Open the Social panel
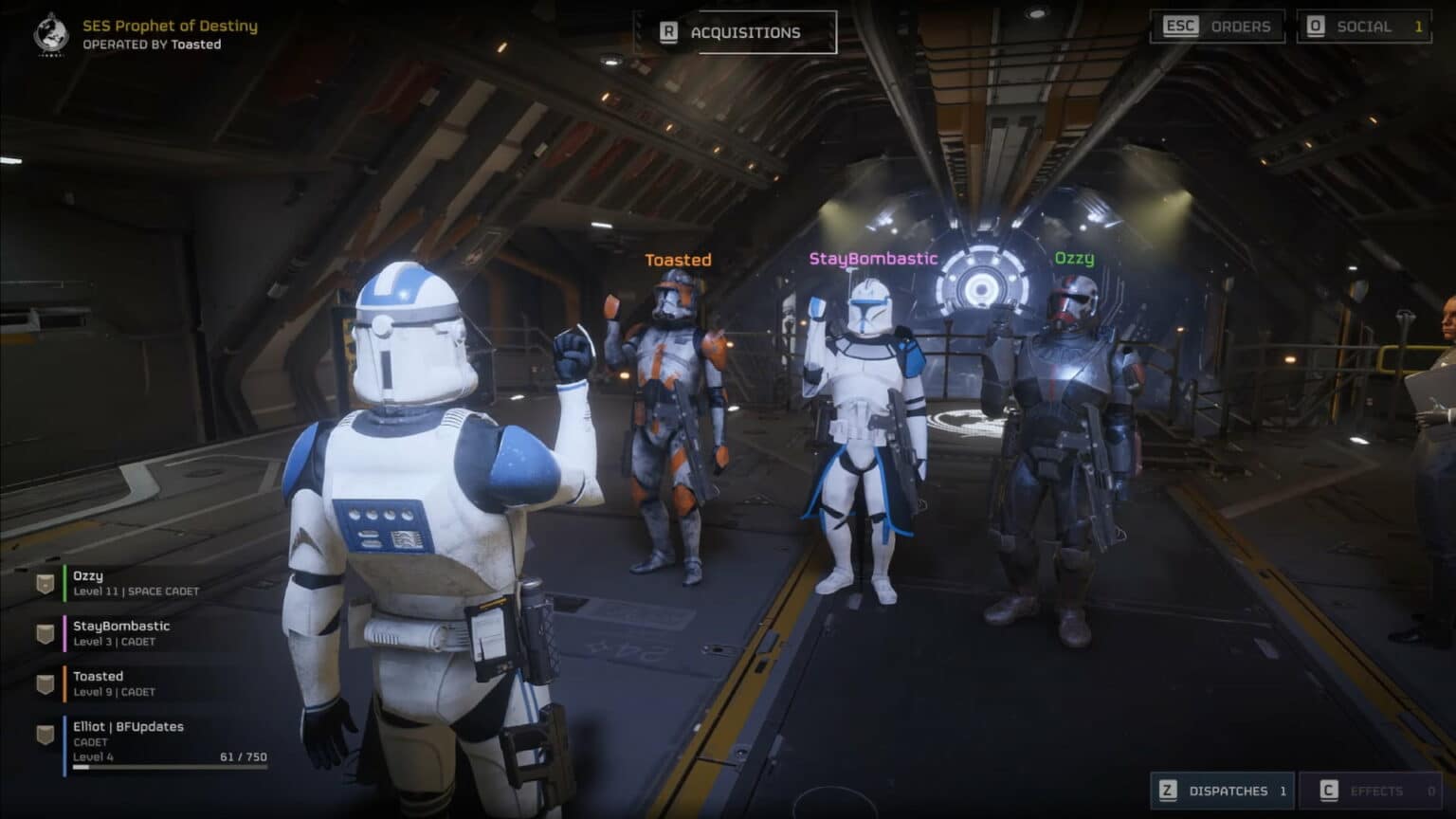Screen dimensions: 1456x819 pos(1366,27)
